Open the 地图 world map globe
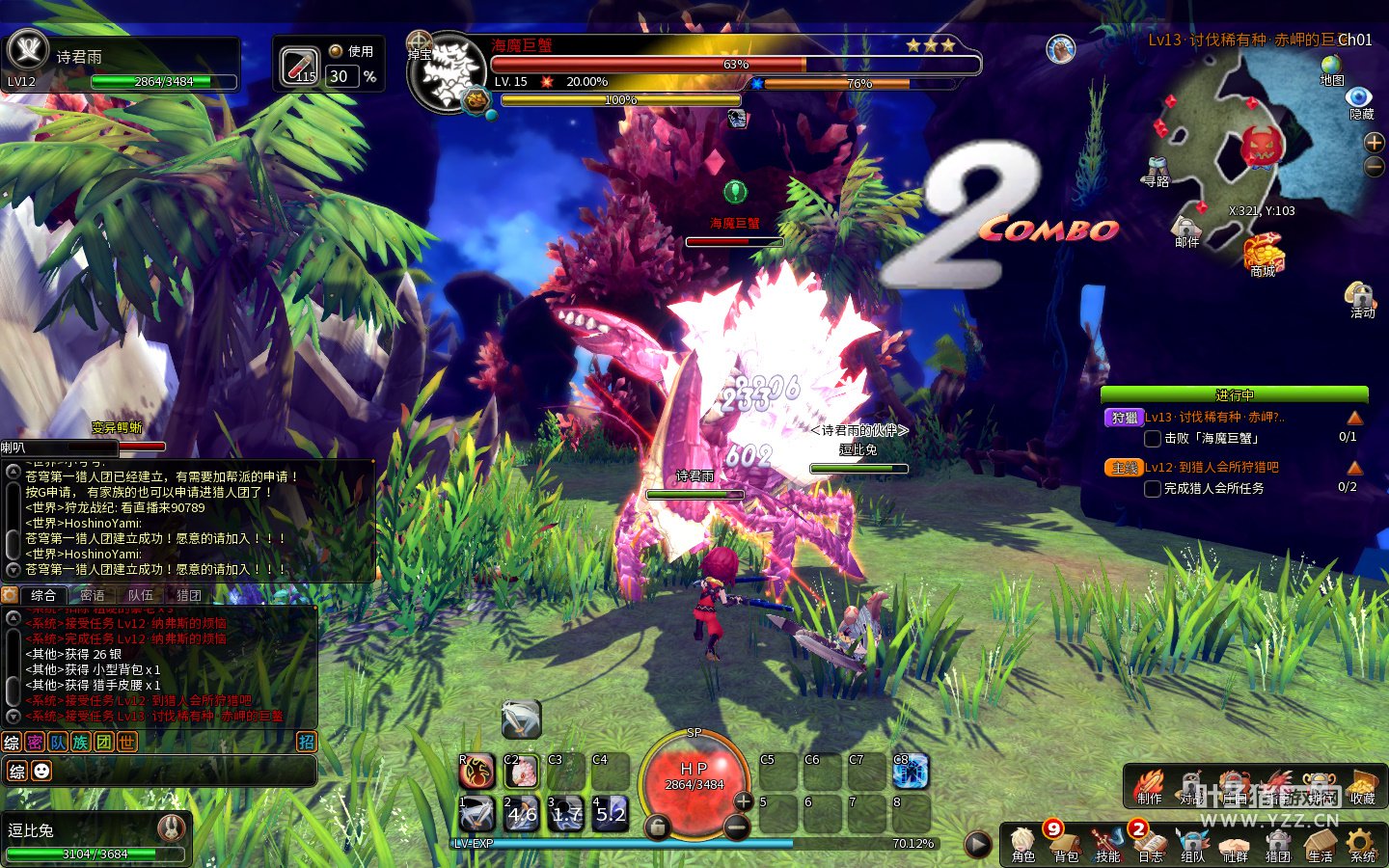The image size is (1389, 868). pos(1332,68)
